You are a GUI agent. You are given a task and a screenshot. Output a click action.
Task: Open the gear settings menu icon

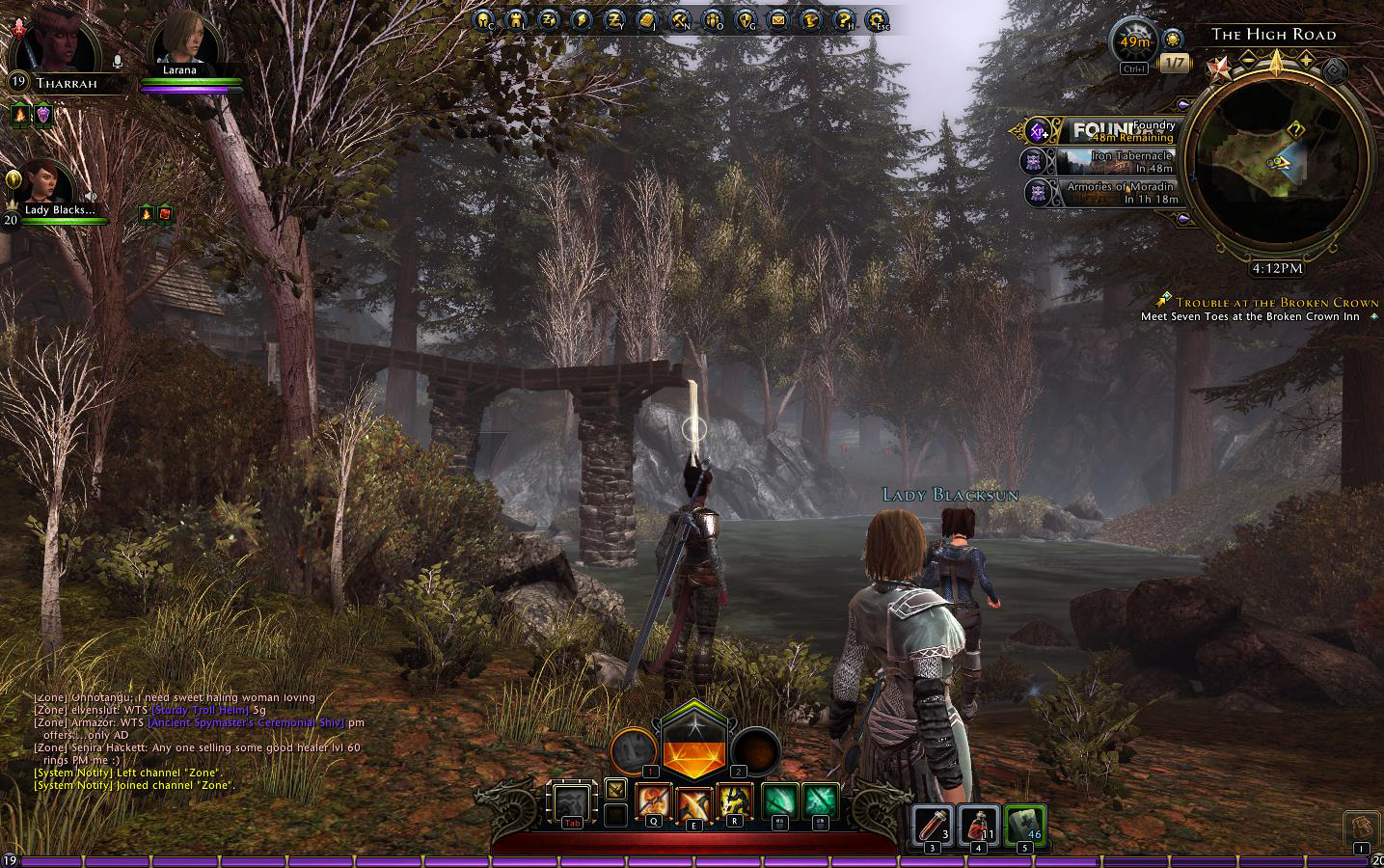(x=877, y=18)
